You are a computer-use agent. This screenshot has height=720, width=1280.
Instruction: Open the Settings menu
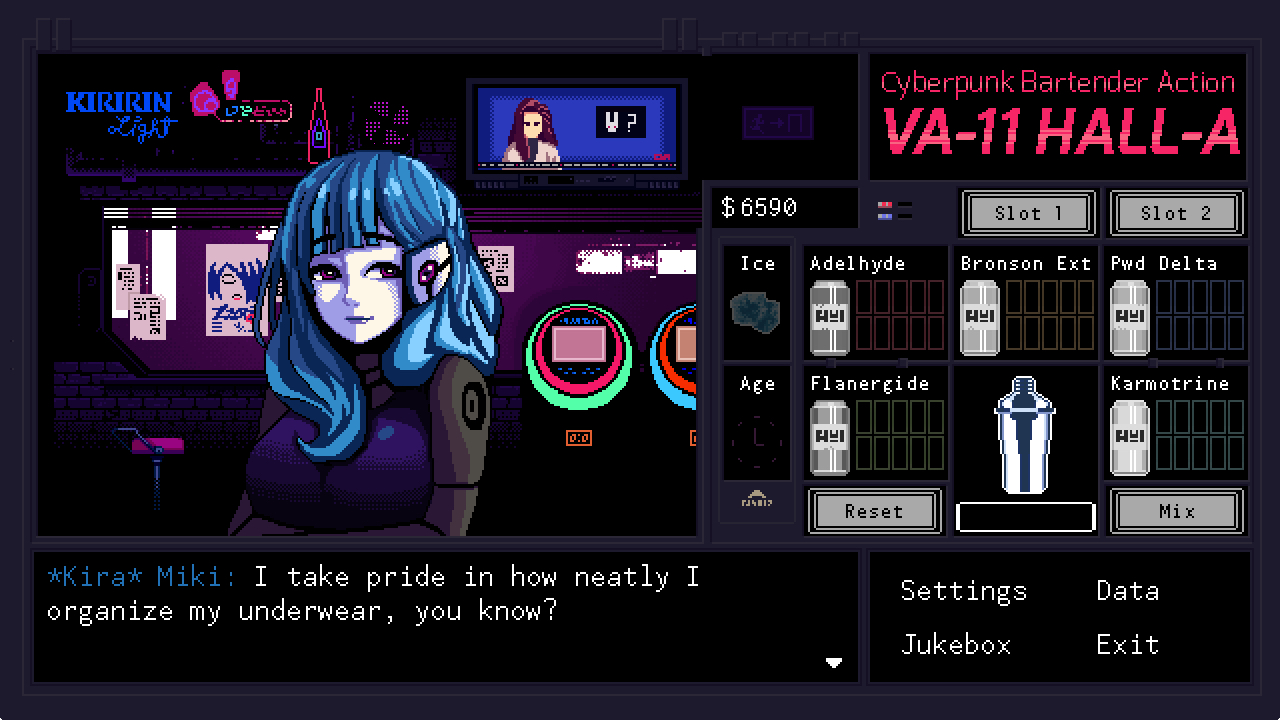click(x=963, y=591)
